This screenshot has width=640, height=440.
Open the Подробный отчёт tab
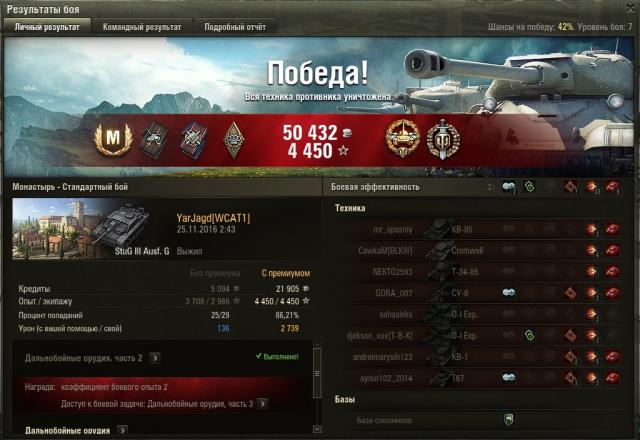coord(235,27)
